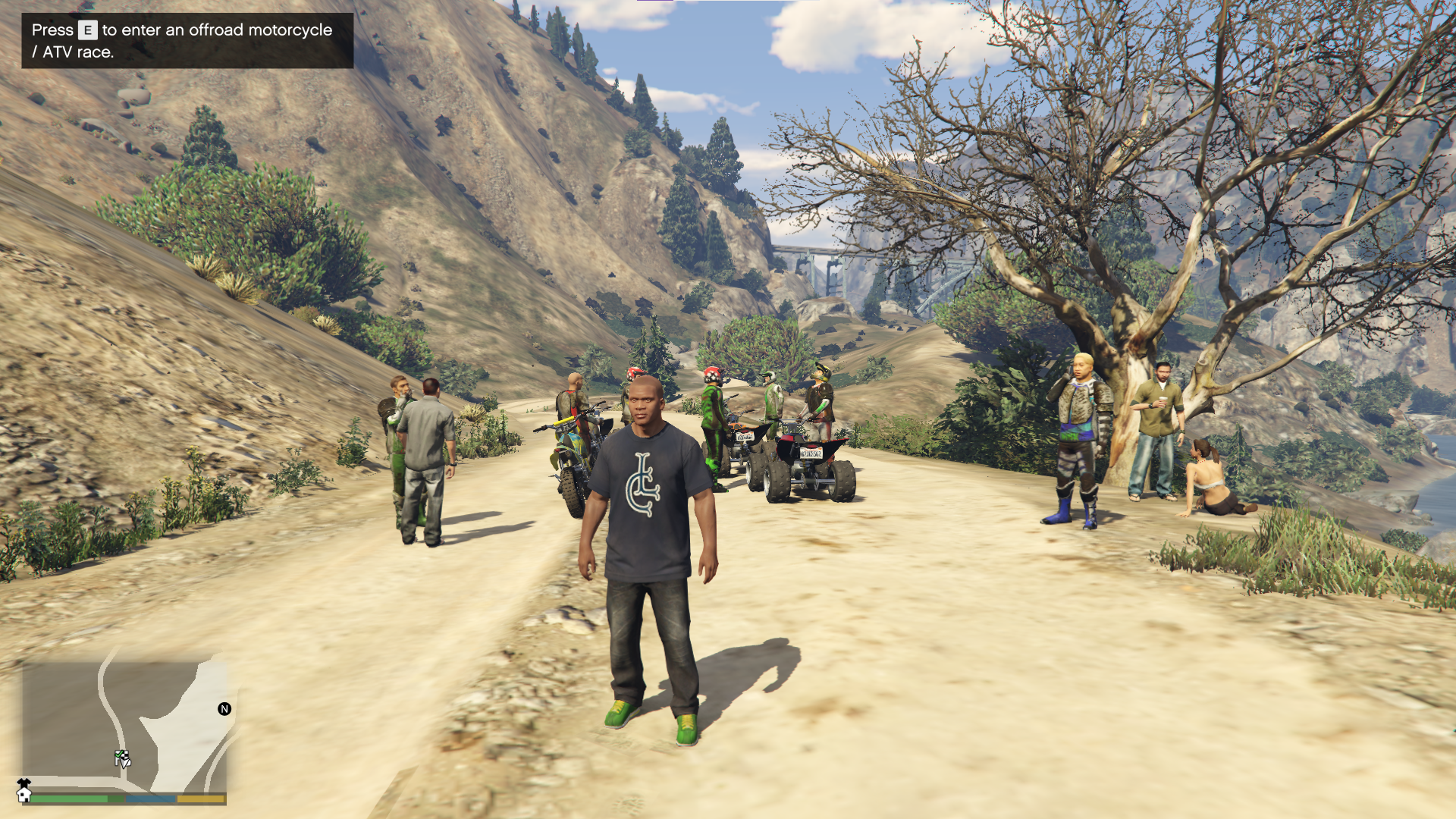Click the safehouse home icon on minimap
This screenshot has height=819, width=1456.
(x=24, y=796)
